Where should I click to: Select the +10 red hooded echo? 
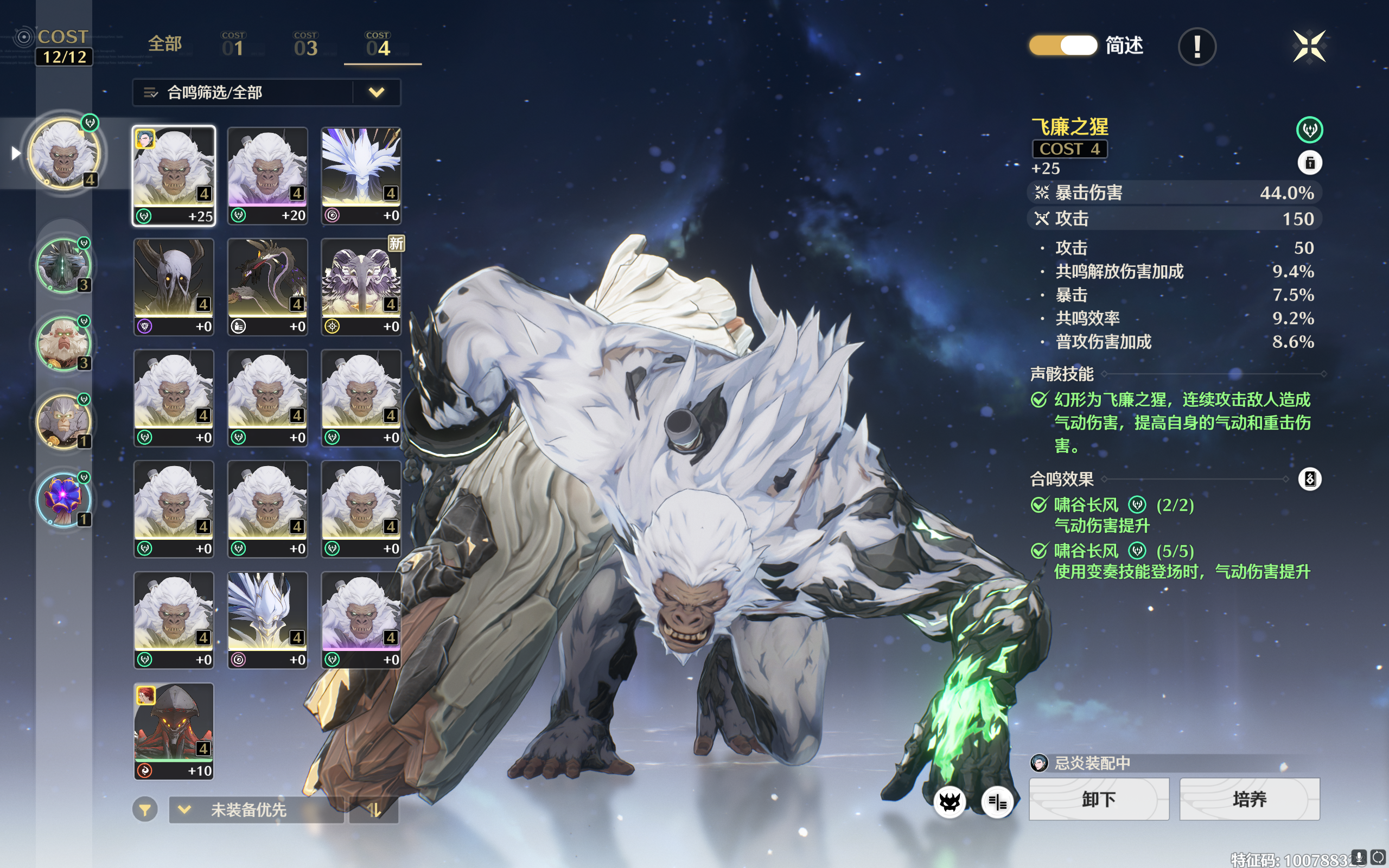(x=174, y=731)
